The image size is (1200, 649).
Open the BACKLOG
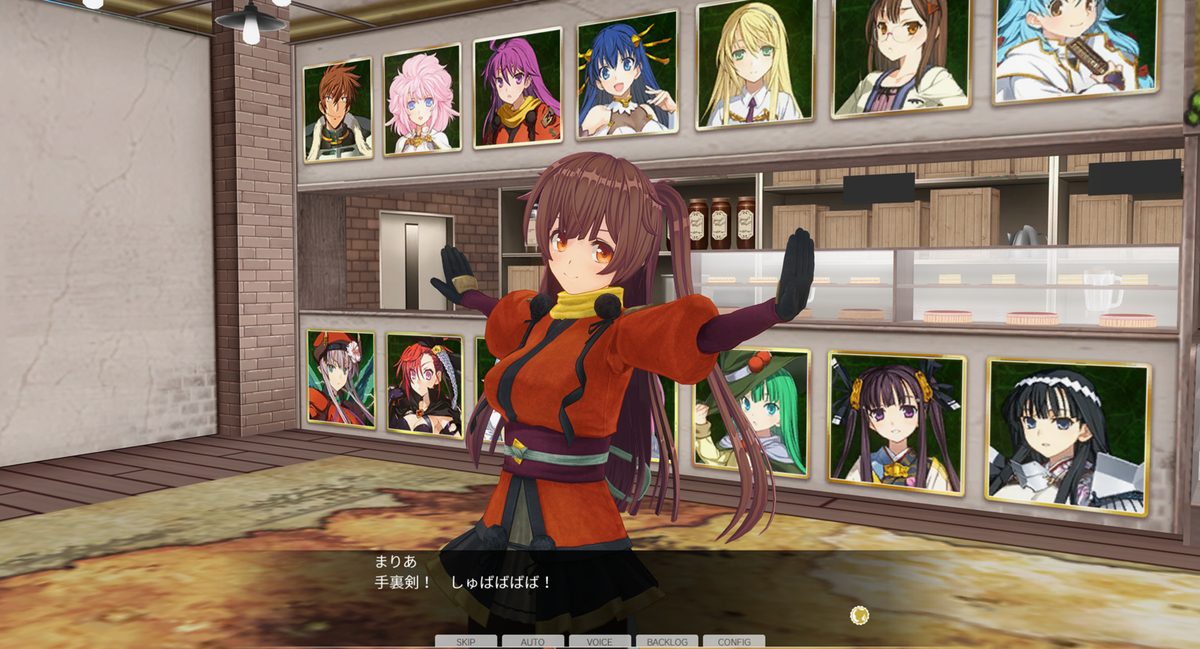(x=667, y=641)
